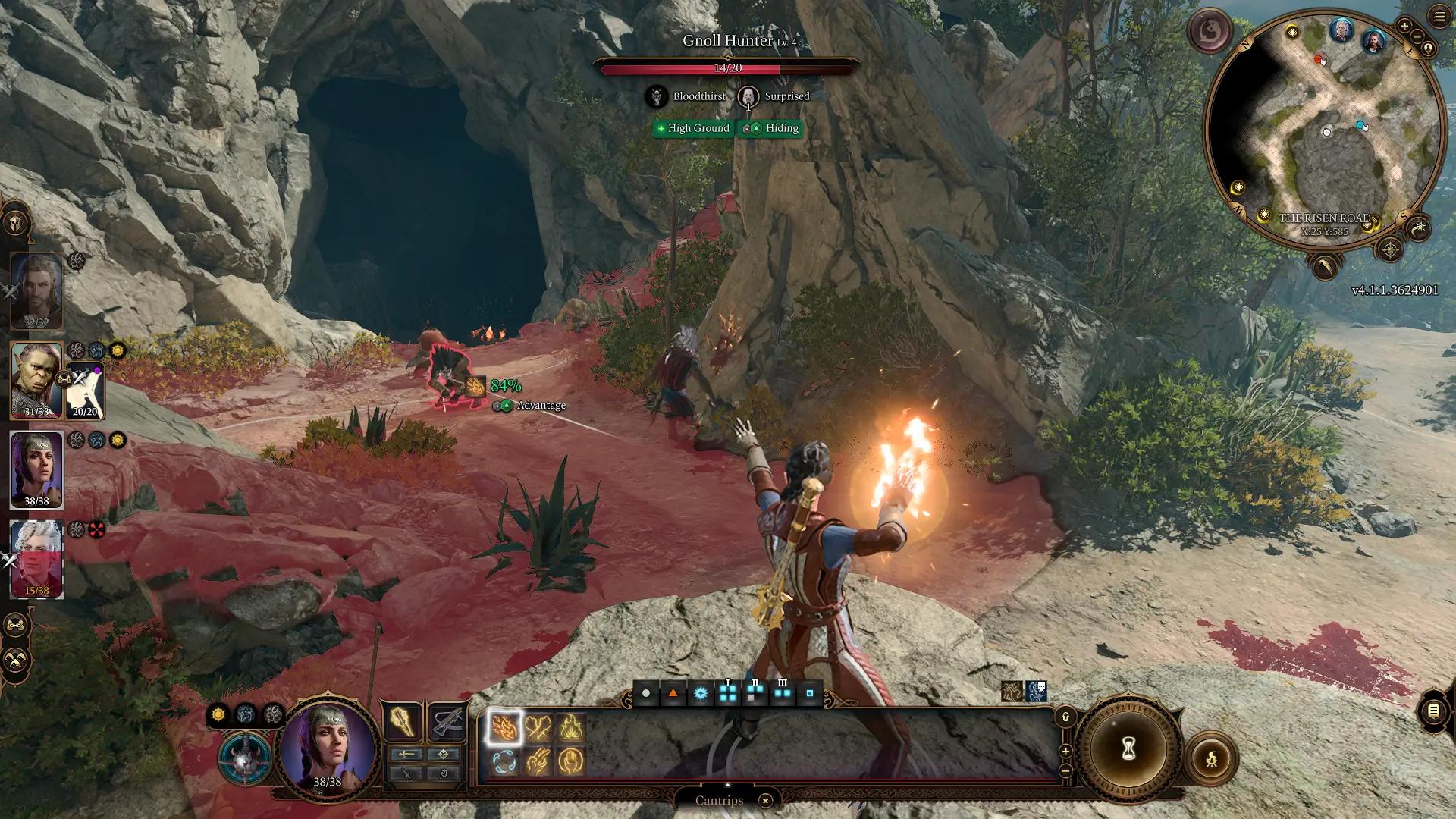1456x819 pixels.
Task: Open the campfire rest button
Action: (x=1211, y=758)
